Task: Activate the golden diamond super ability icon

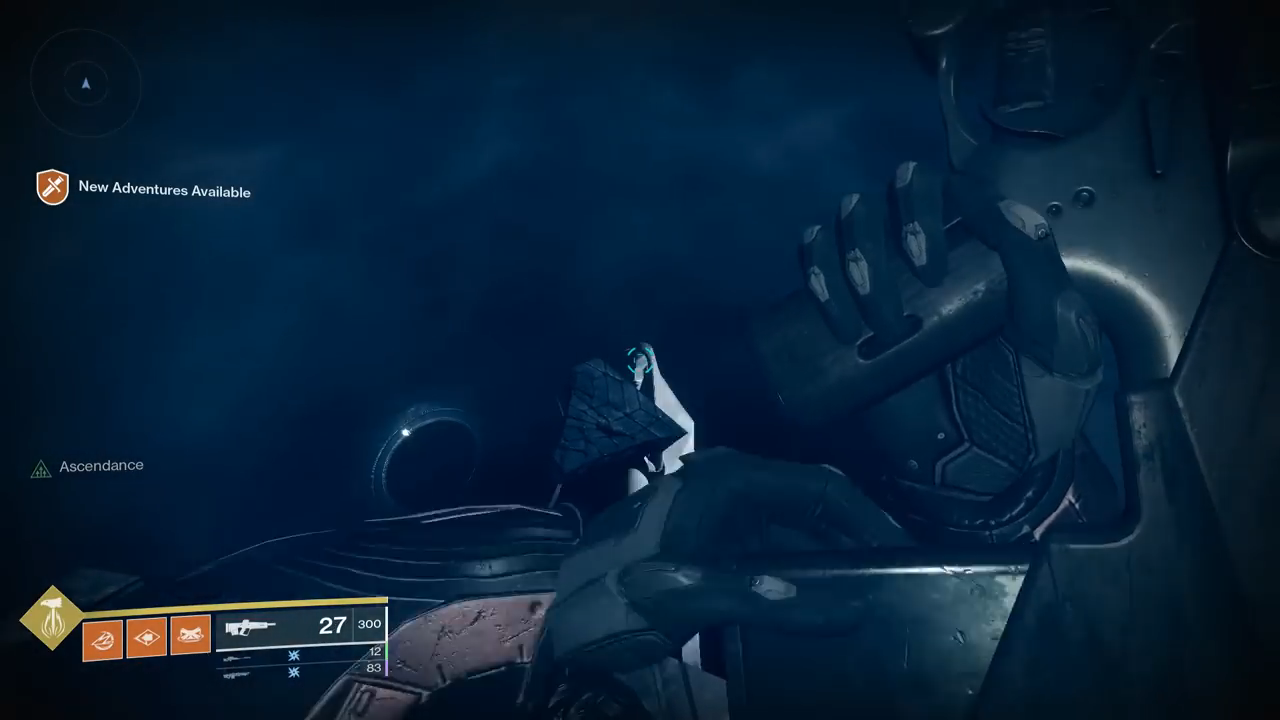Action: click(52, 618)
